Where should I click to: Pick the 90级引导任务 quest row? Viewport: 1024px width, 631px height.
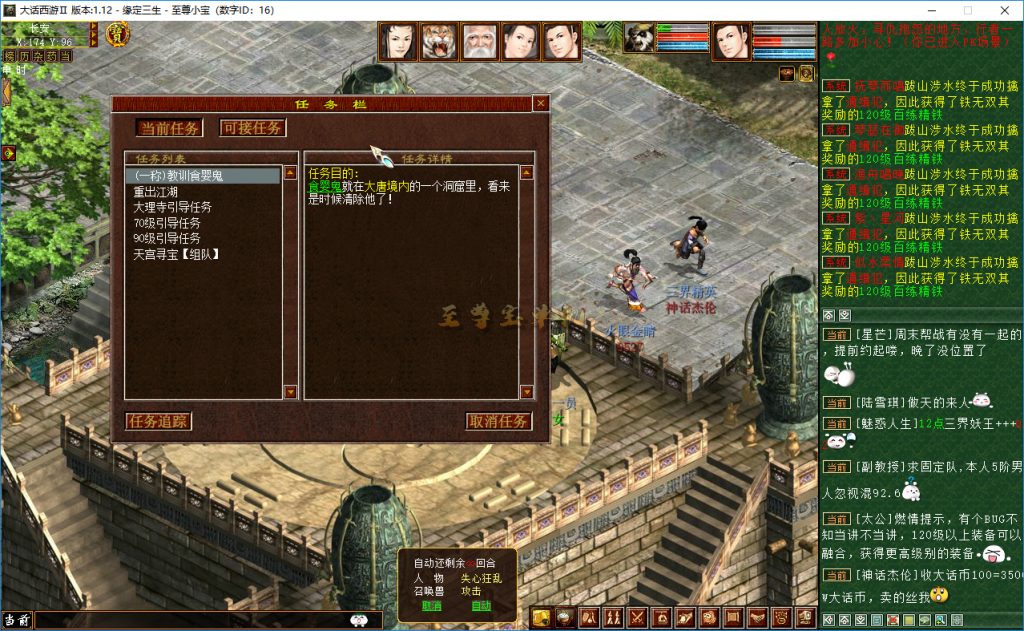tap(167, 239)
